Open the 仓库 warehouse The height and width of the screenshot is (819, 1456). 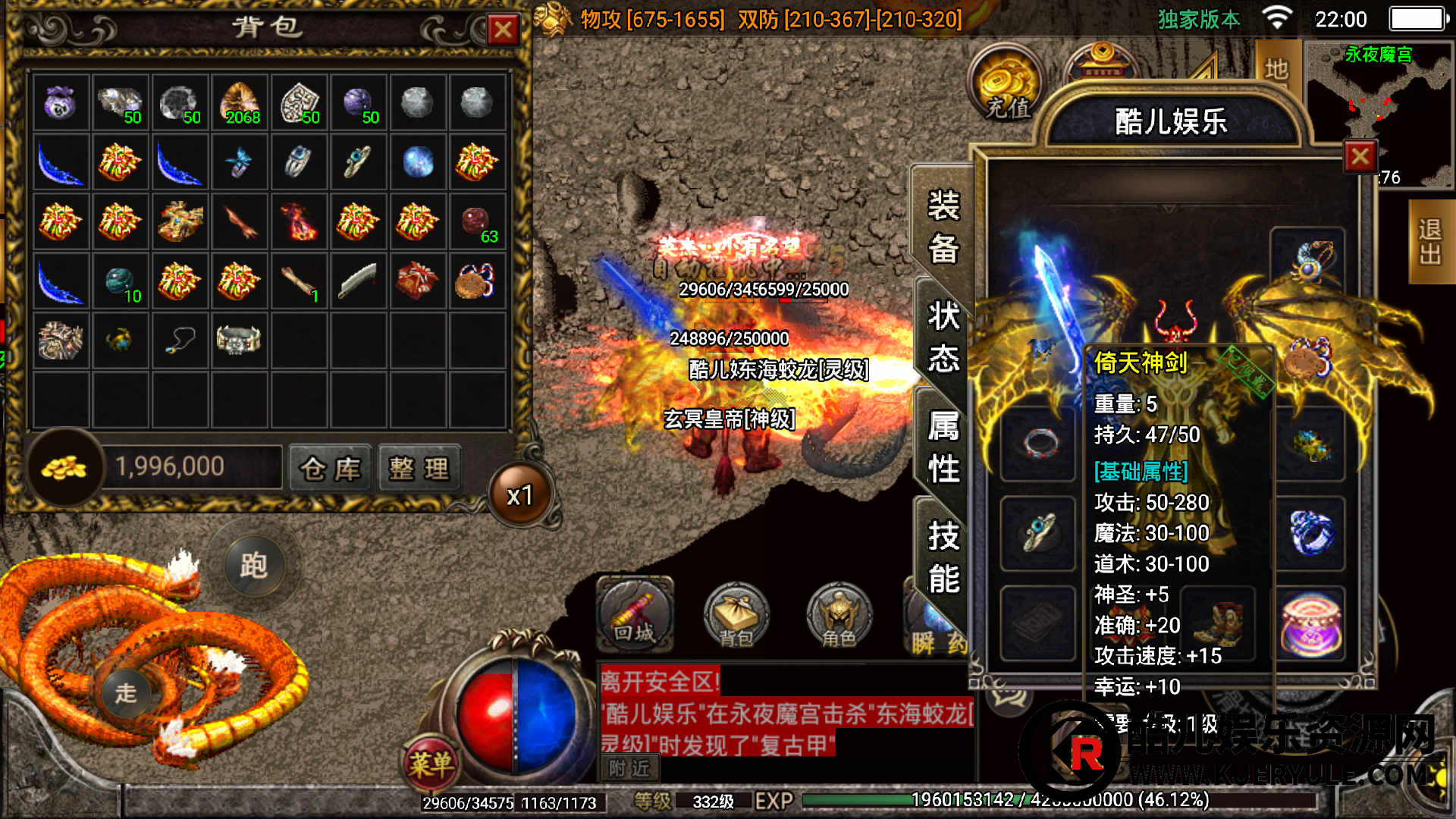[331, 469]
